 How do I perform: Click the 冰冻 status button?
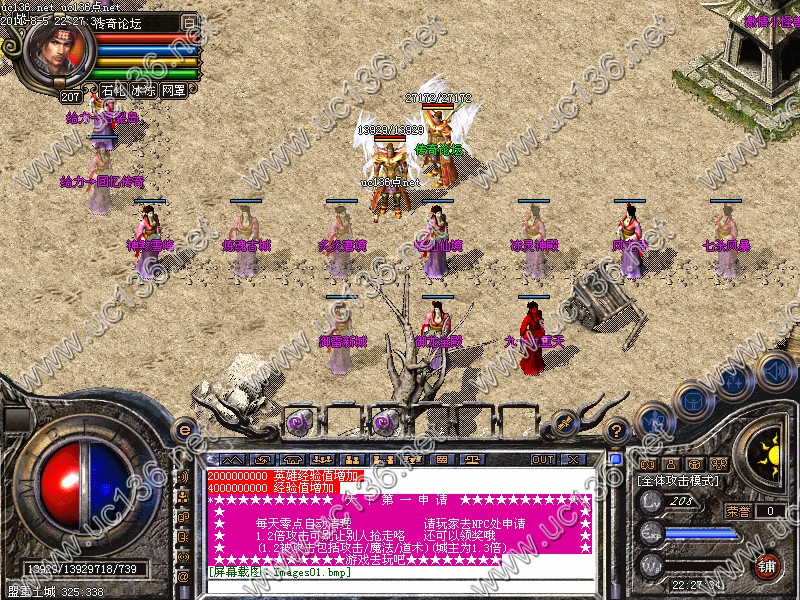143,90
